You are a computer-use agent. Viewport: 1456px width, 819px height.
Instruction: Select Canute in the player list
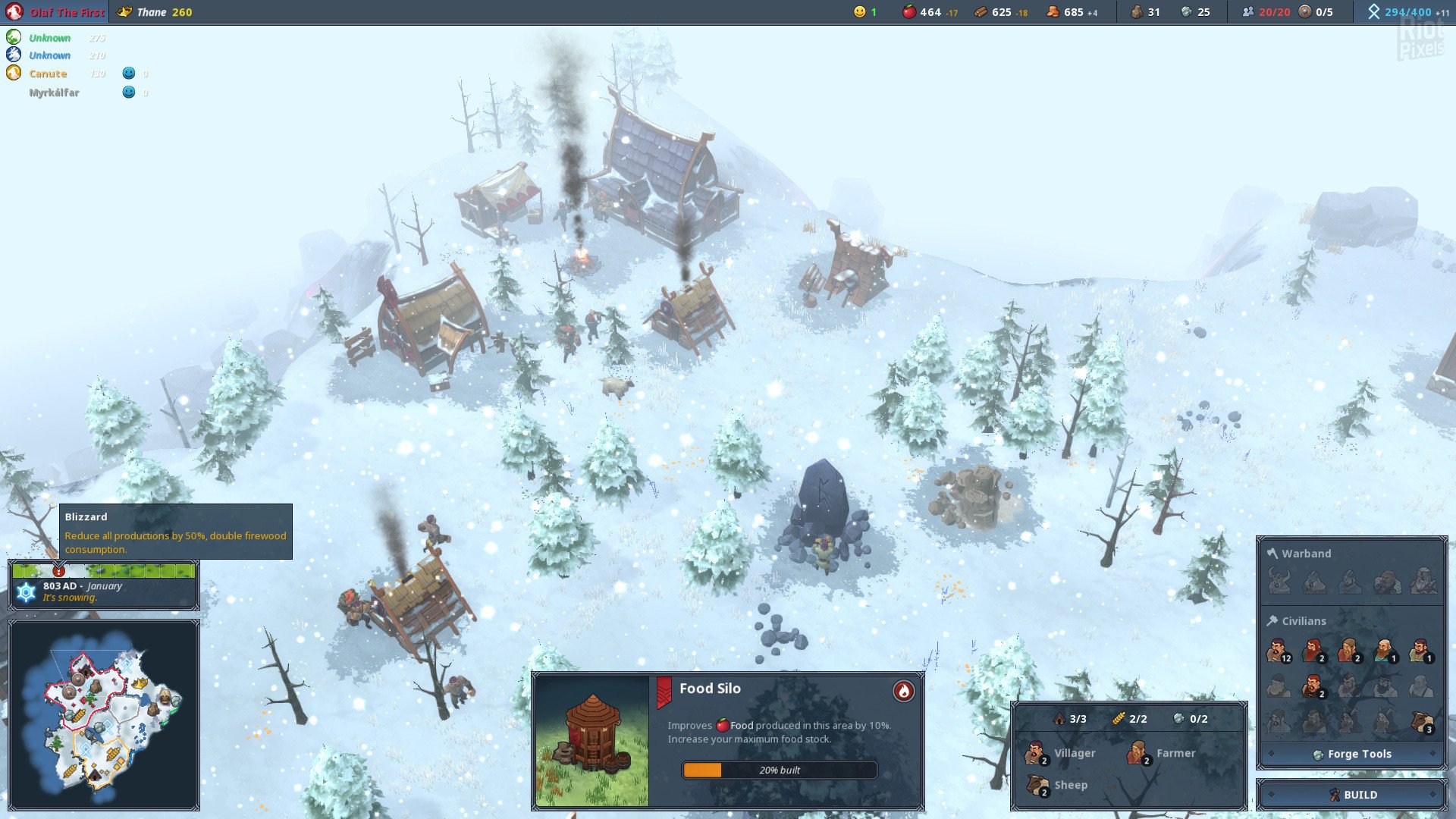point(48,74)
